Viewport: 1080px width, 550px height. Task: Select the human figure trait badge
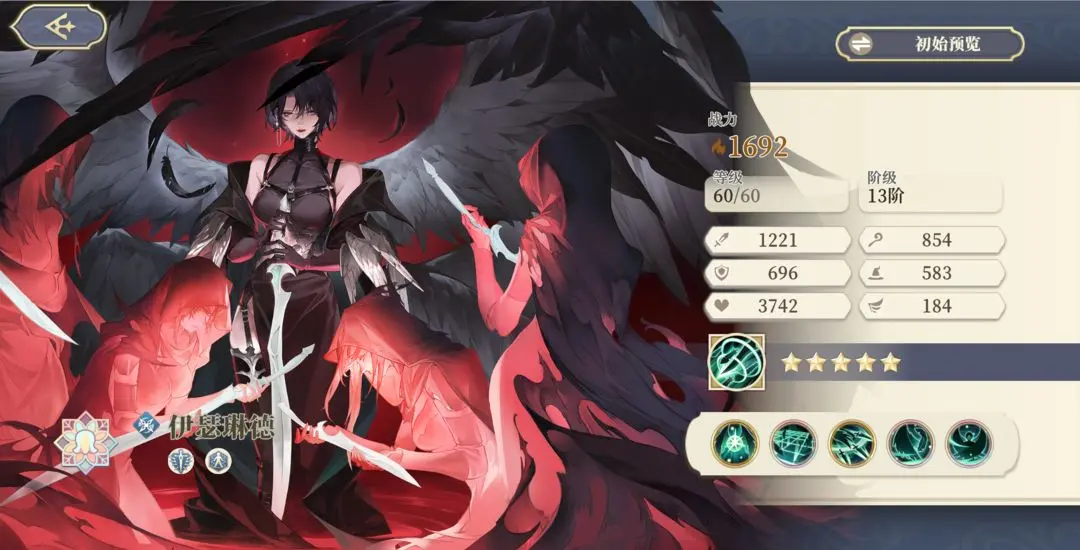pyautogui.click(x=219, y=460)
